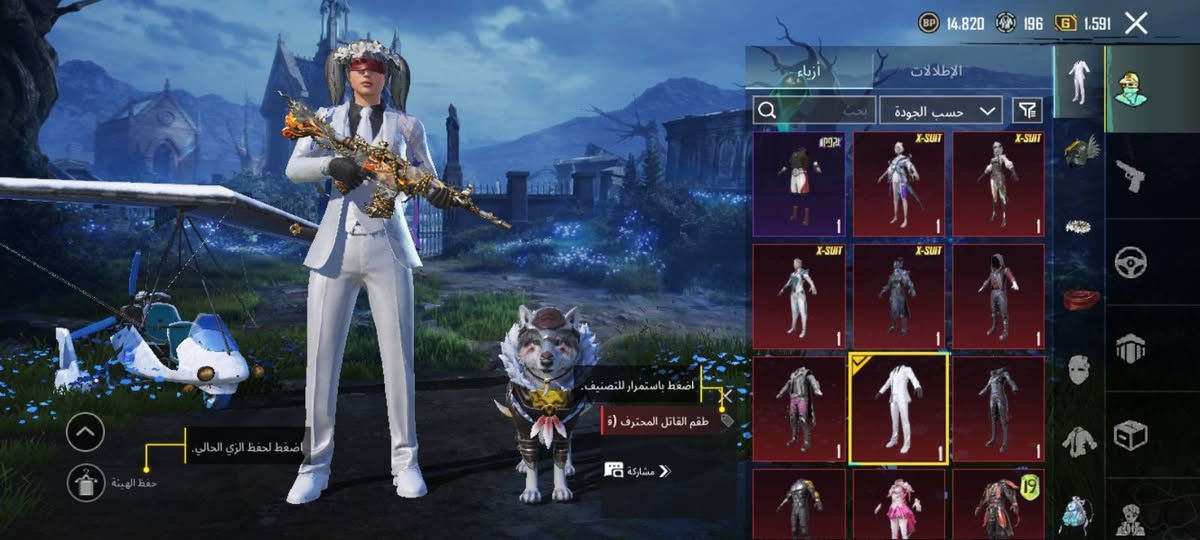Select the face mask subcategory
Screen dimensions: 1200x540
[1079, 367]
